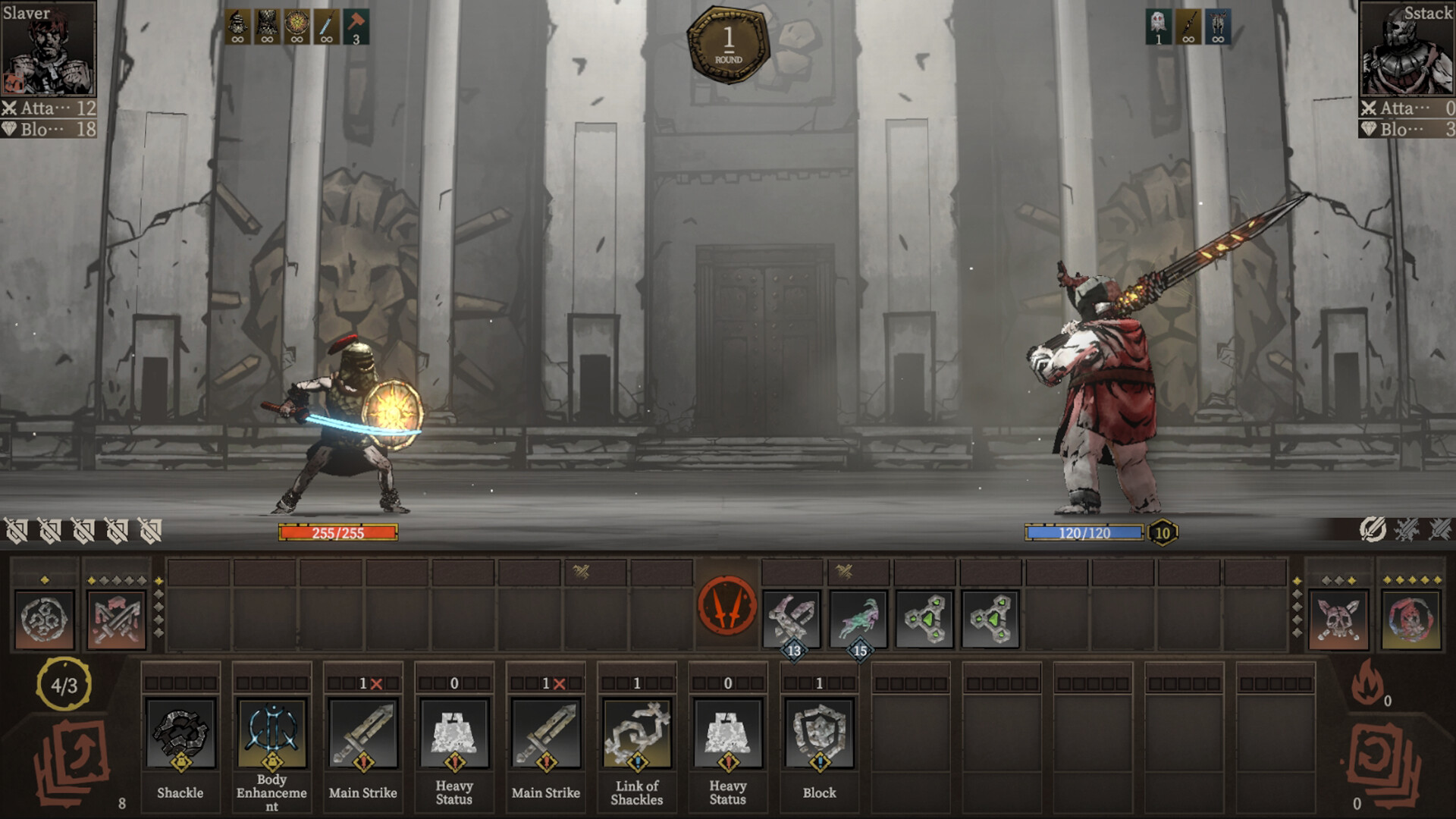The image size is (1456, 819).
Task: Select the Shackle card
Action: (180, 734)
